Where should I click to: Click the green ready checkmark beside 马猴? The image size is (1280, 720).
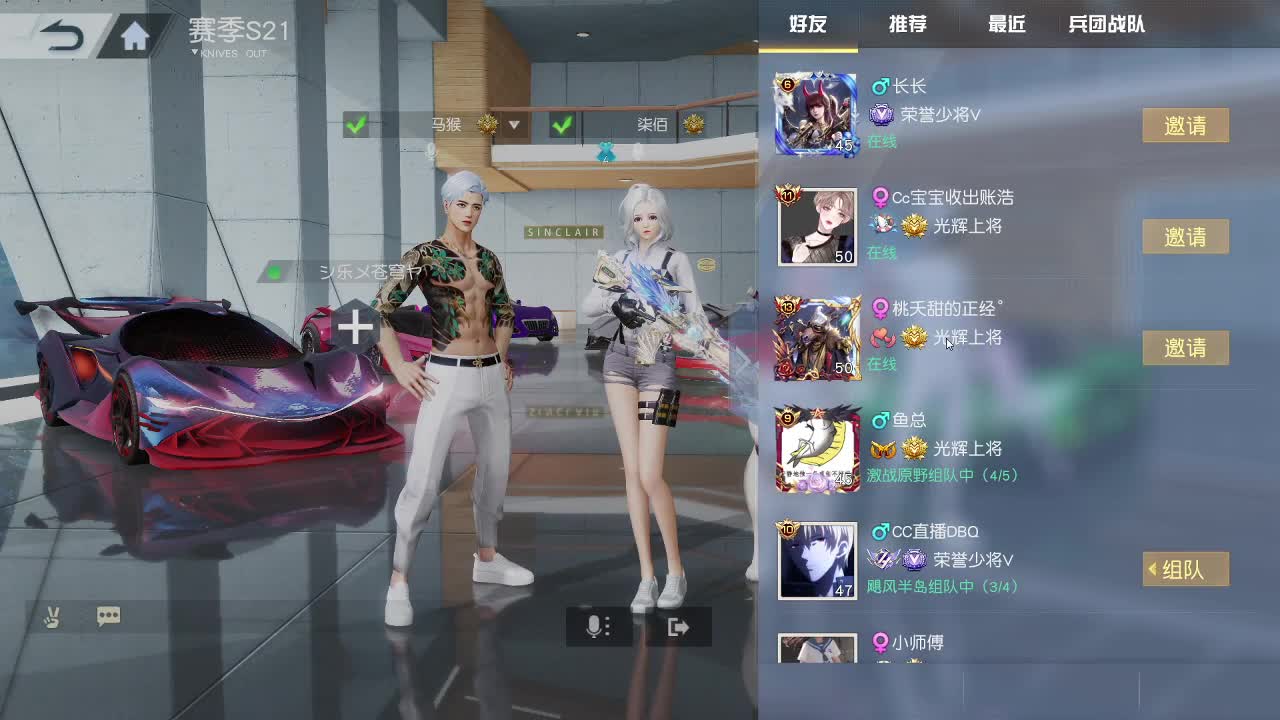(356, 126)
